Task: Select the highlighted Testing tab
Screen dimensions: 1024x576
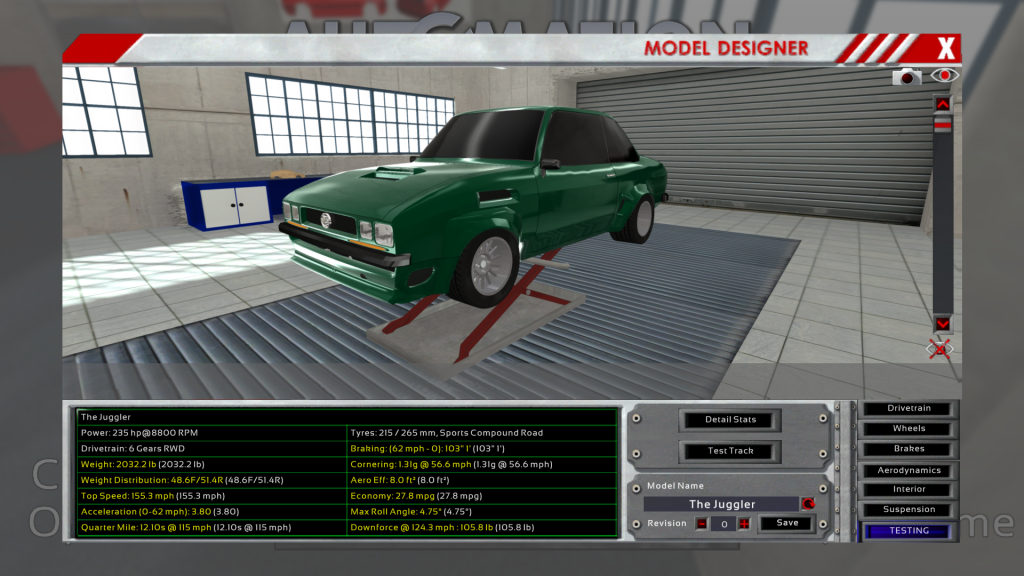Action: (909, 531)
